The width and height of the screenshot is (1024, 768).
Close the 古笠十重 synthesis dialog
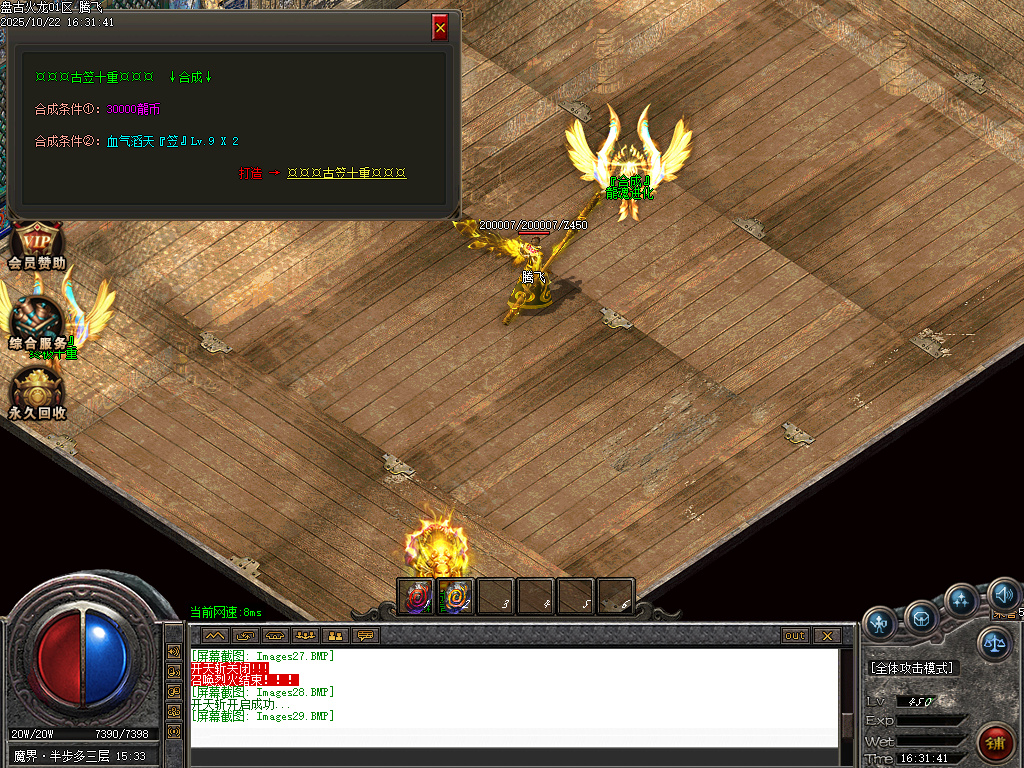point(440,28)
